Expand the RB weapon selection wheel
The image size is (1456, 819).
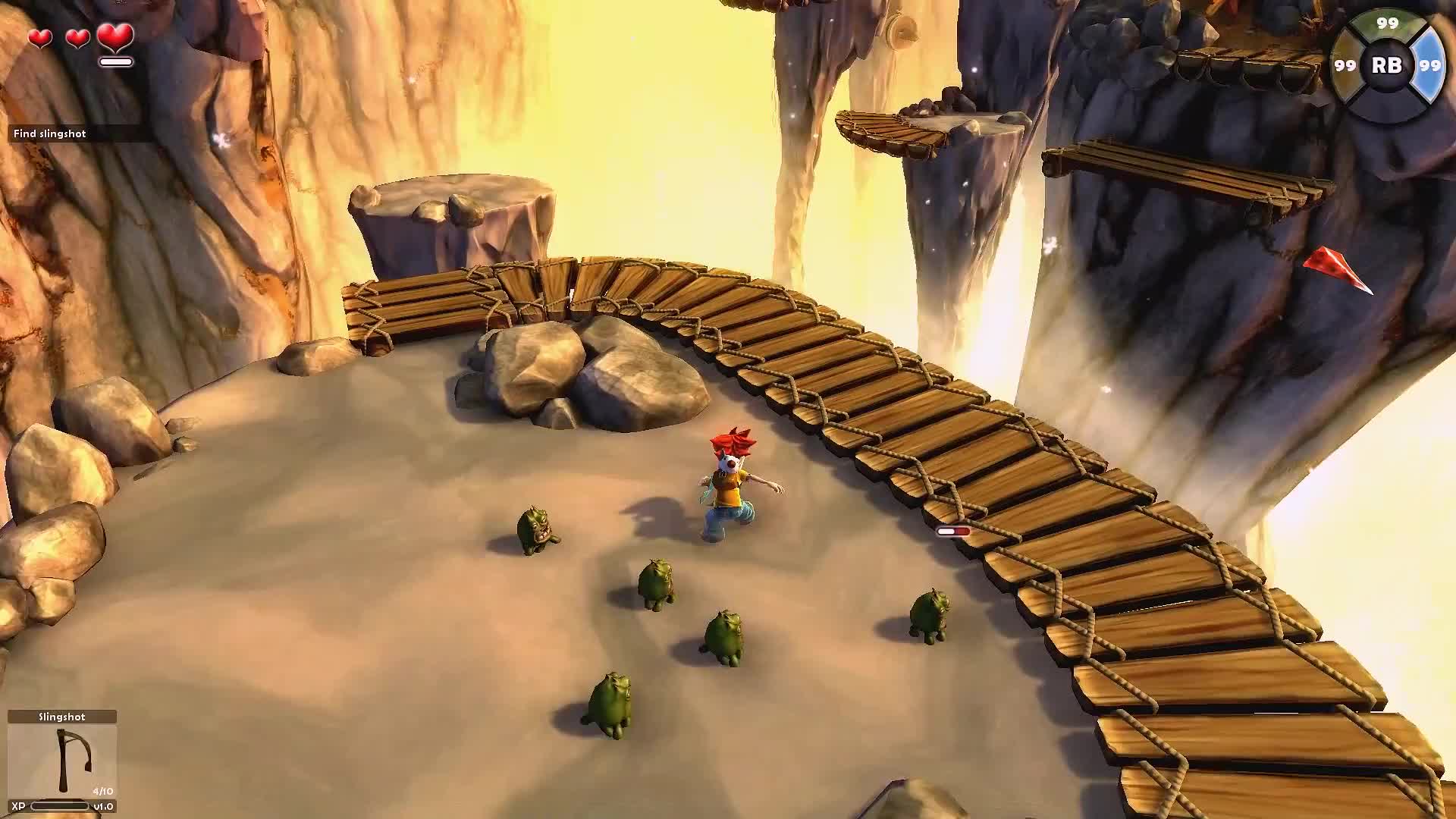point(1388,67)
